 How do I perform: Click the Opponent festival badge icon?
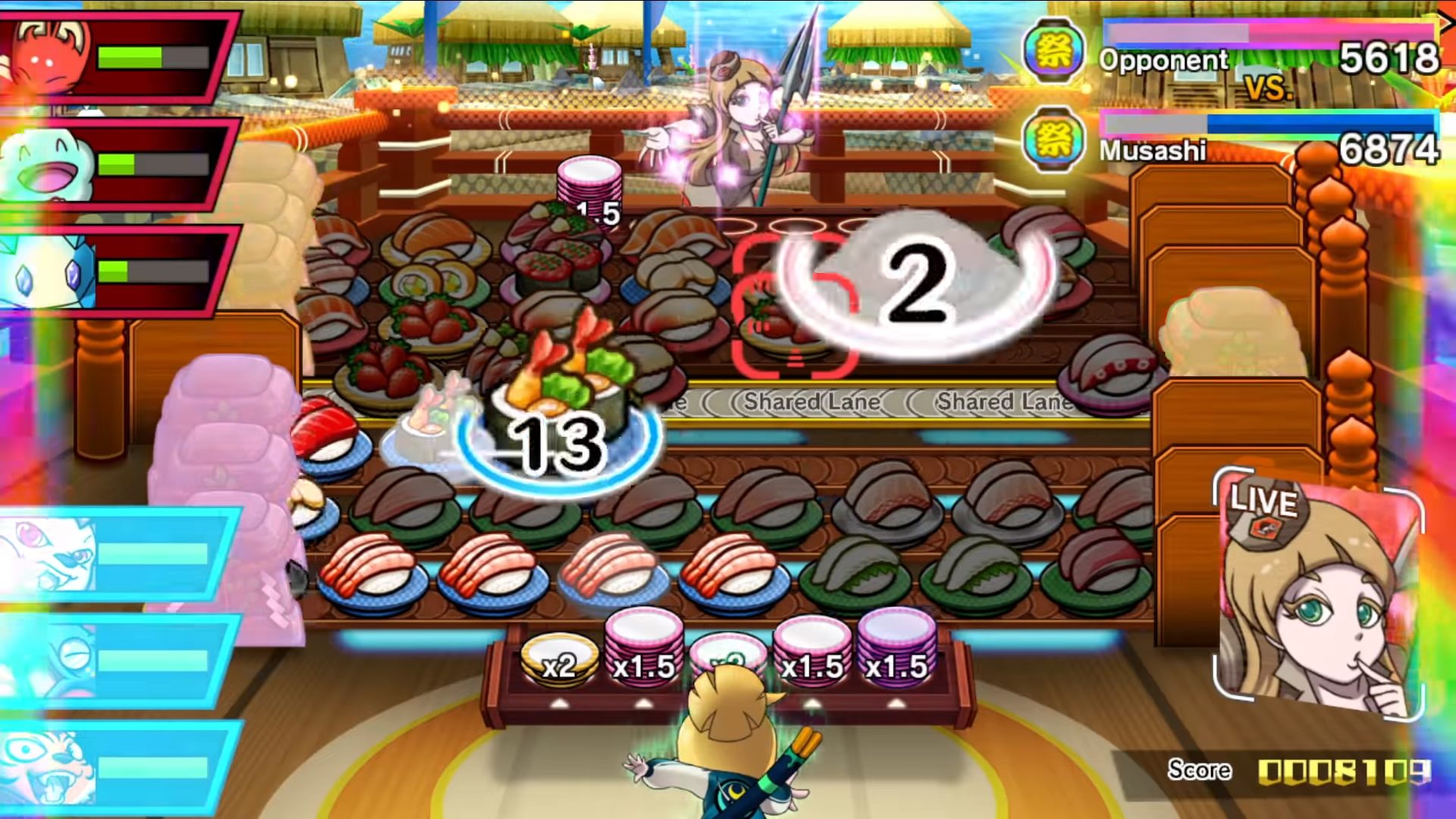point(1053,52)
